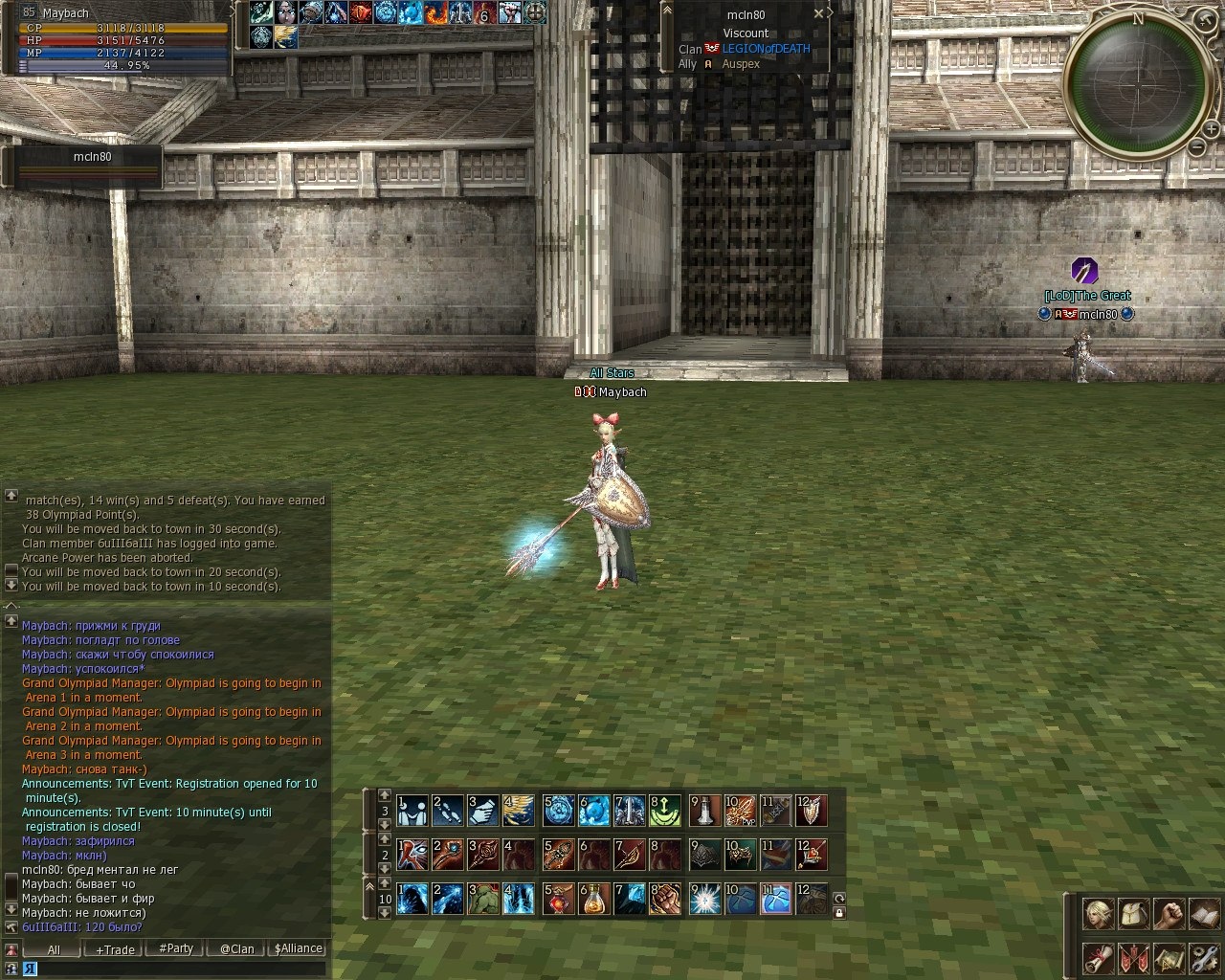Open the actions fist icon in menu

[x=1169, y=914]
